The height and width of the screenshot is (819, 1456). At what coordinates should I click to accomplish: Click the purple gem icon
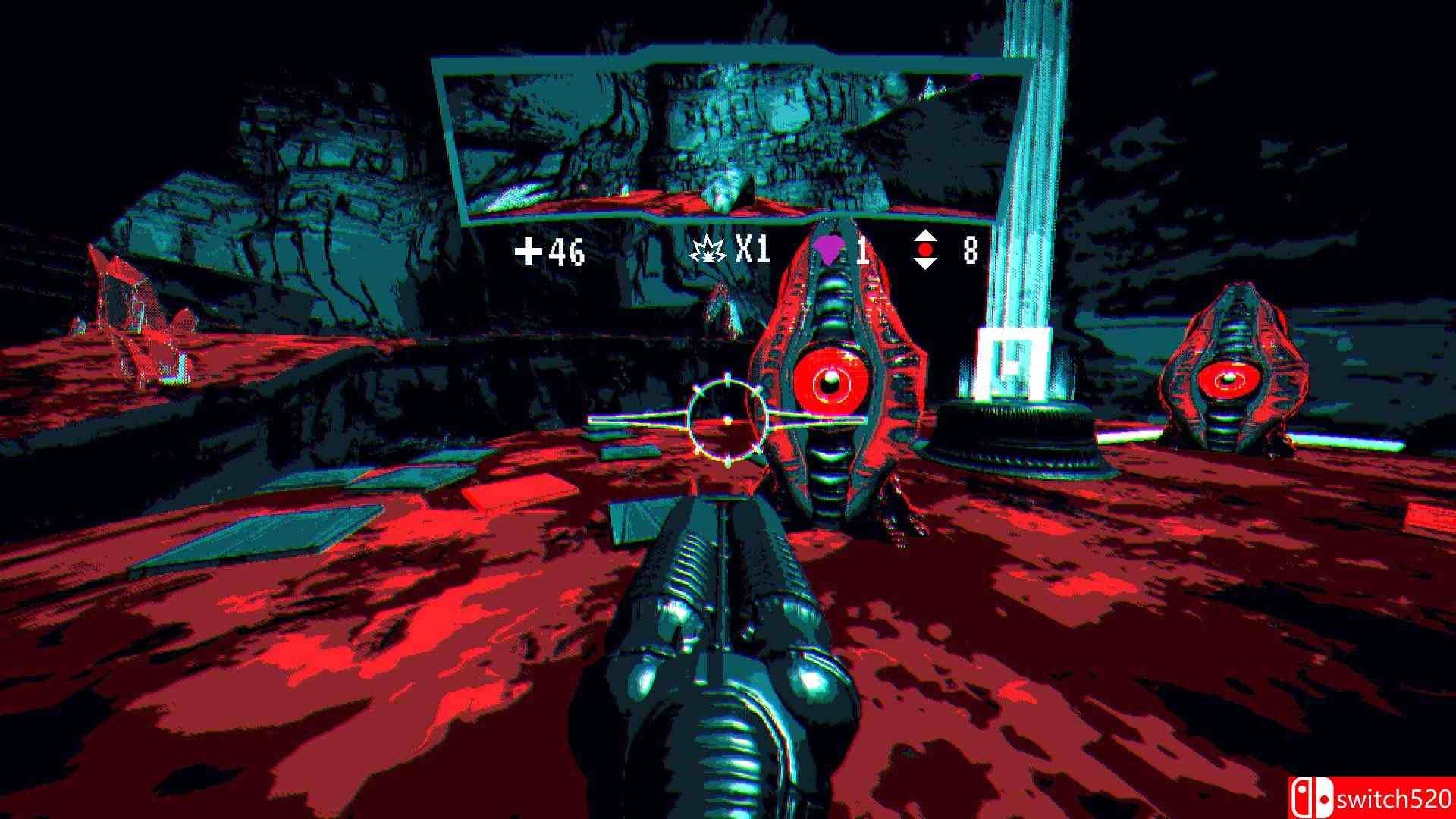point(827,249)
